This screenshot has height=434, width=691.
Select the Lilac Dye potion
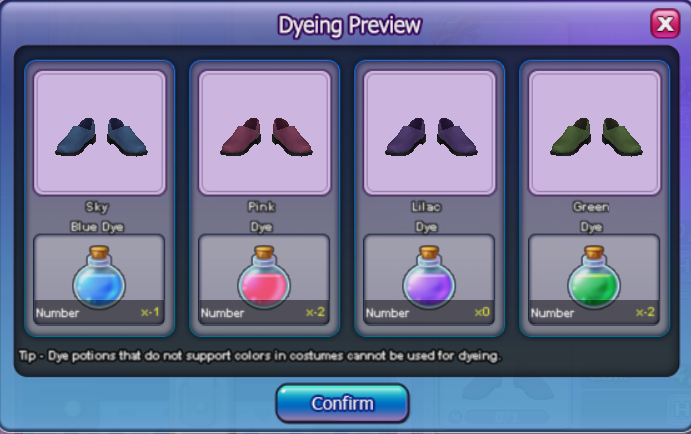(x=429, y=279)
